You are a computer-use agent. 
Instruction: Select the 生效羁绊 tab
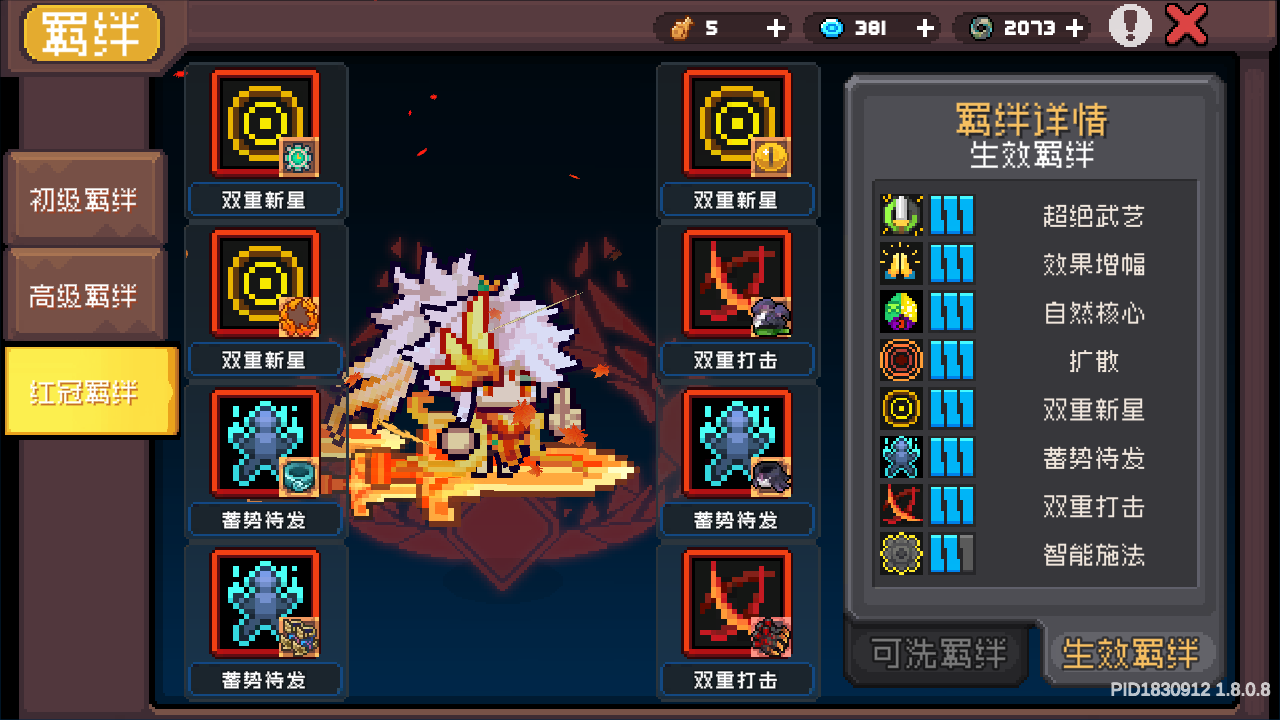pyautogui.click(x=1131, y=653)
